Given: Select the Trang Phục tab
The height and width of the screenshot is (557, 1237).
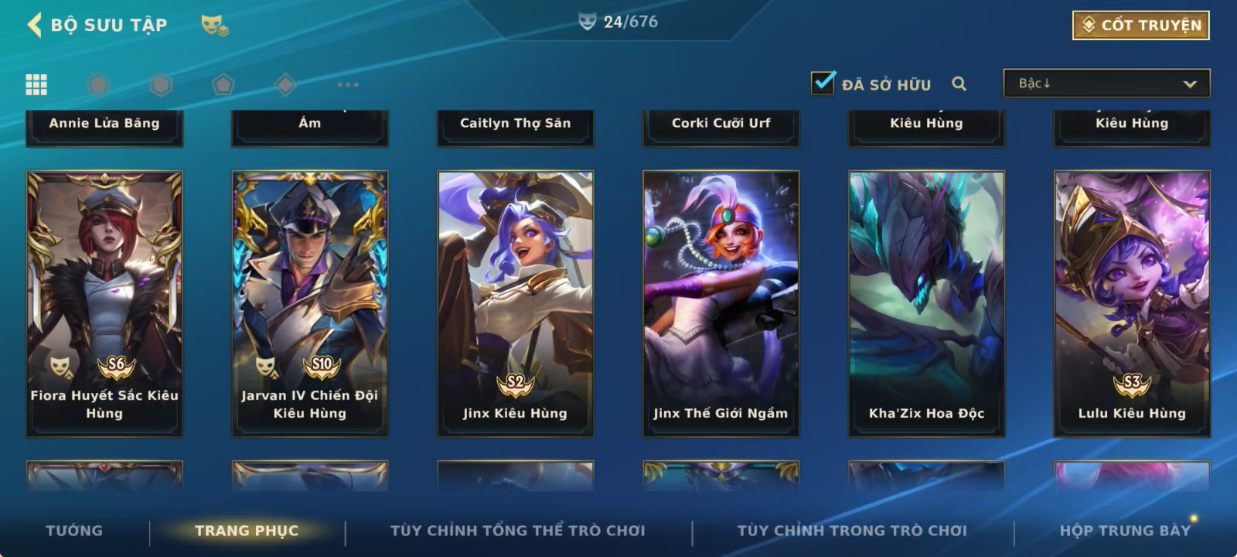Looking at the screenshot, I should coord(247,531).
